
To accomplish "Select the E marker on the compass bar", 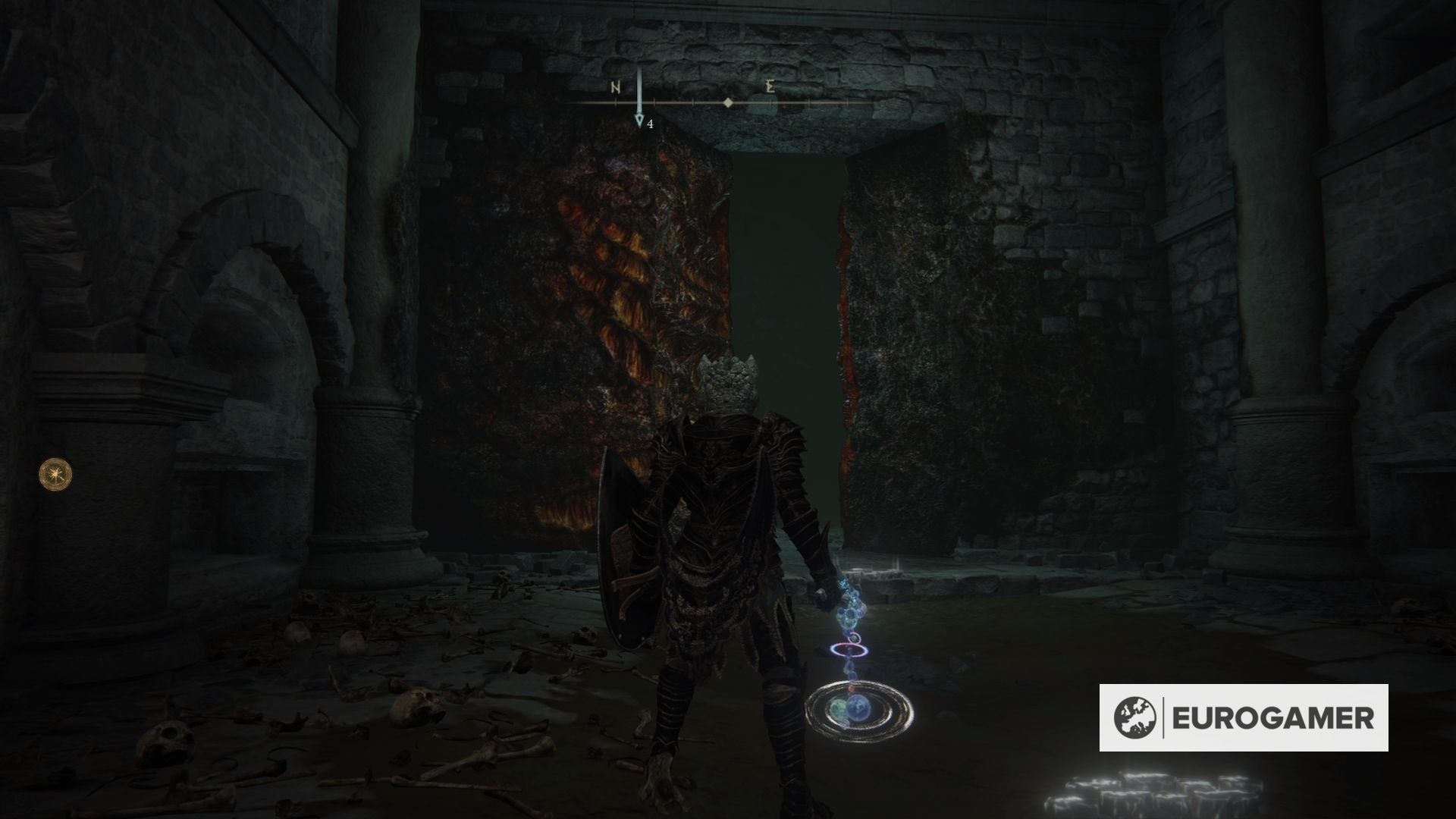I will [770, 86].
